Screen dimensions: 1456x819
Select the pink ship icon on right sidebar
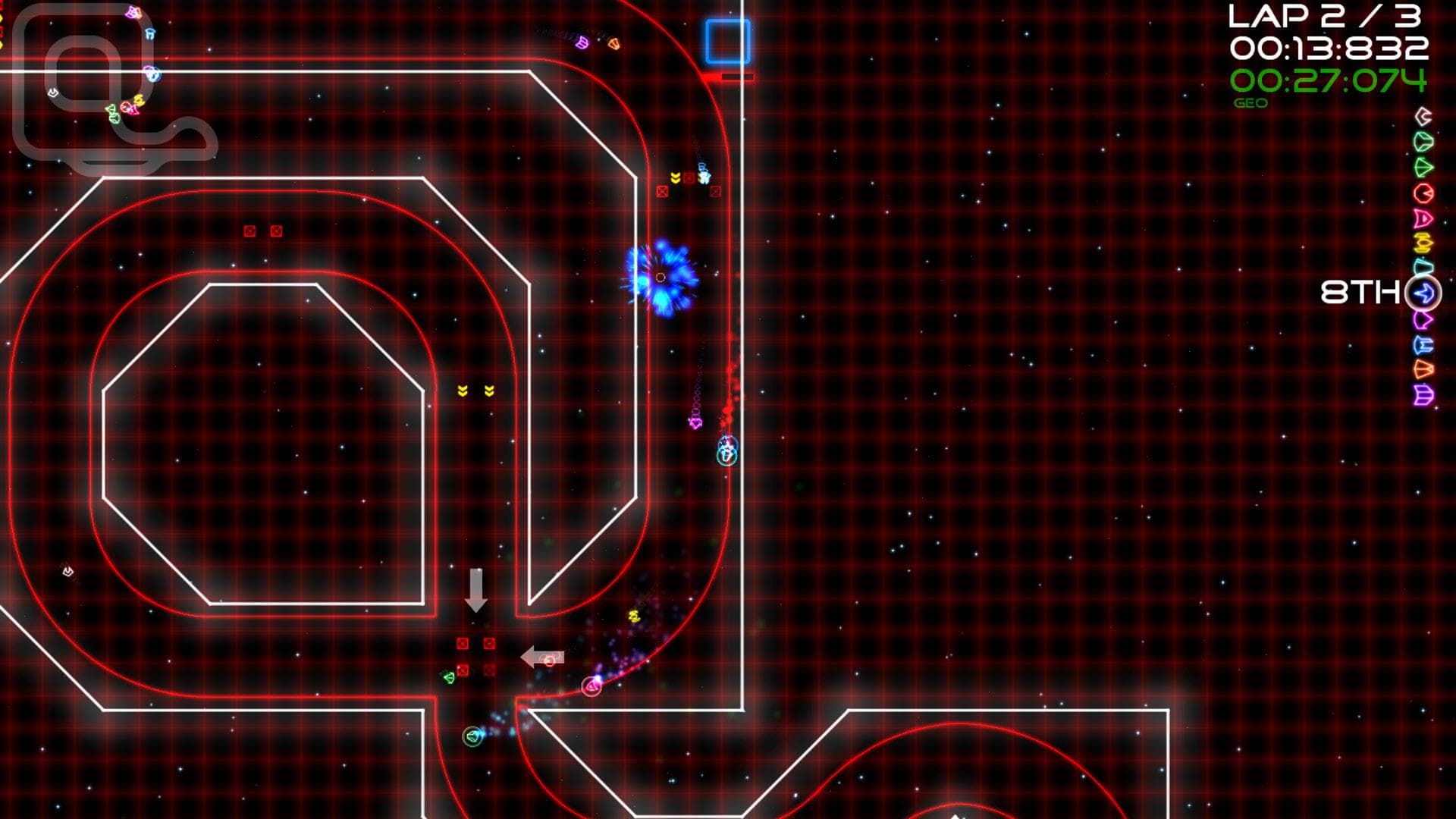1422,216
